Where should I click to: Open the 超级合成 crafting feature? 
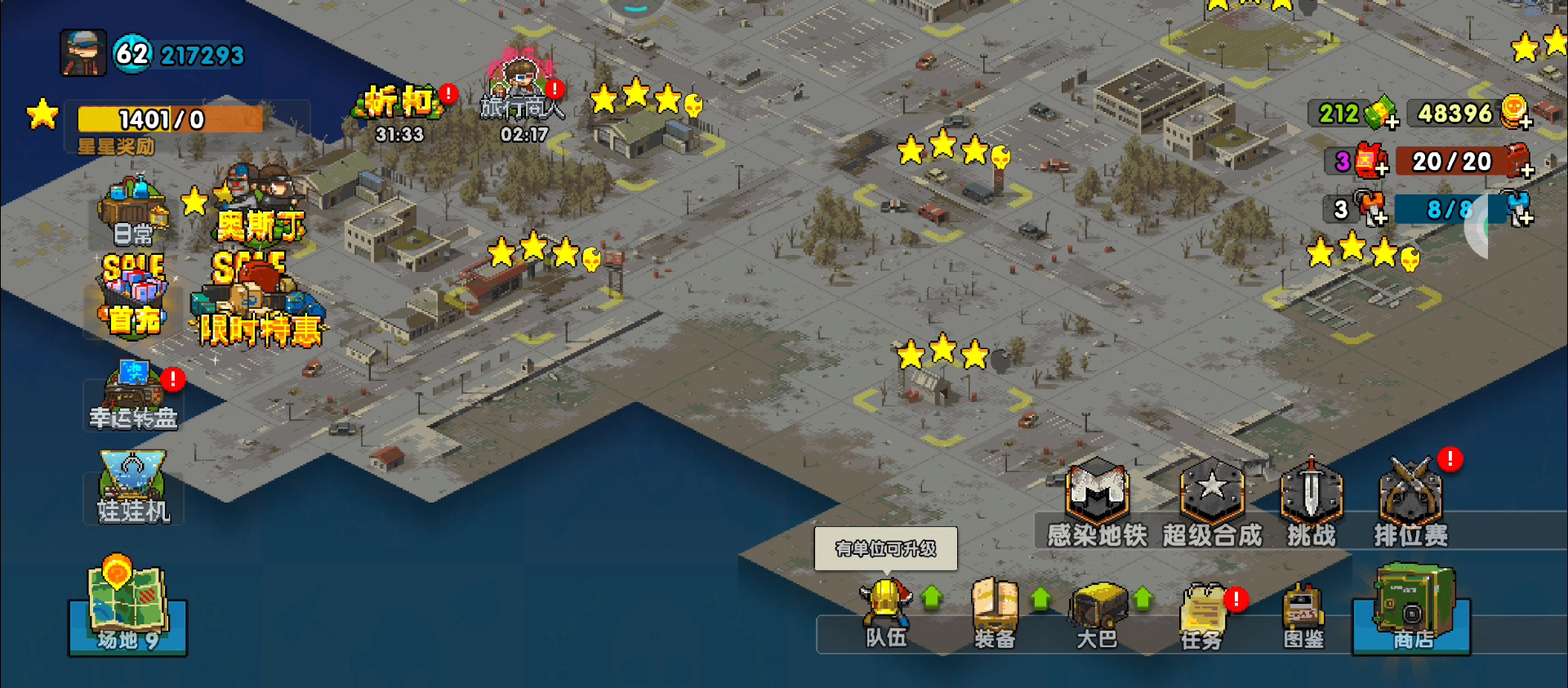(1212, 503)
